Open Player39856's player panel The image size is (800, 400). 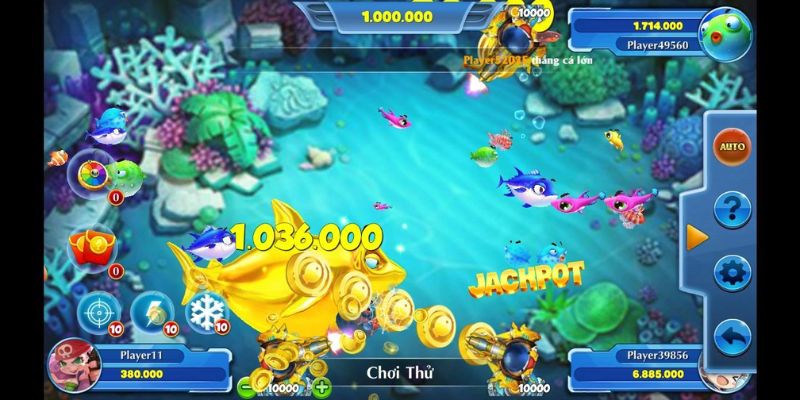point(636,364)
